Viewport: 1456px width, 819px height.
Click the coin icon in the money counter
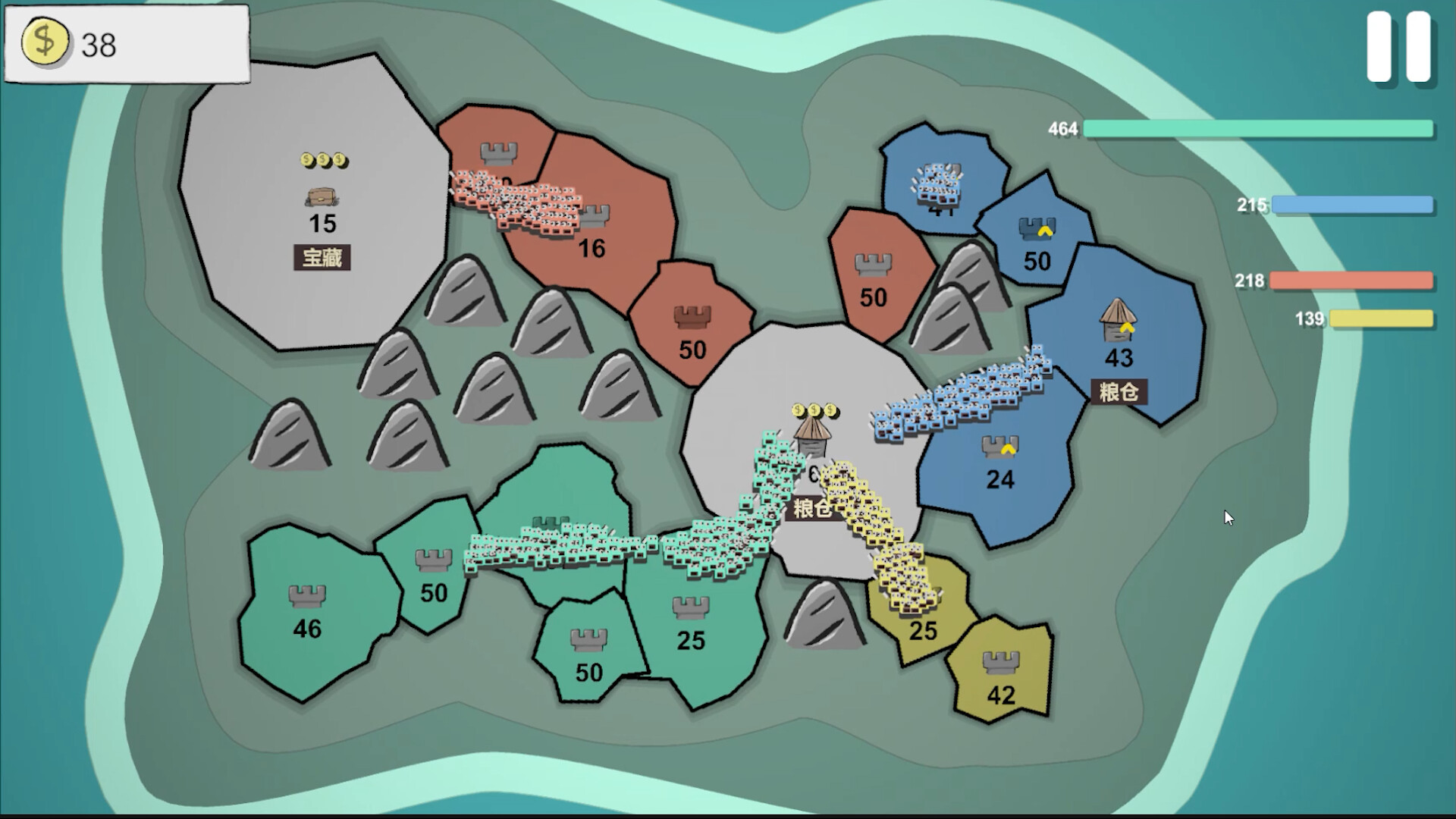click(x=45, y=43)
